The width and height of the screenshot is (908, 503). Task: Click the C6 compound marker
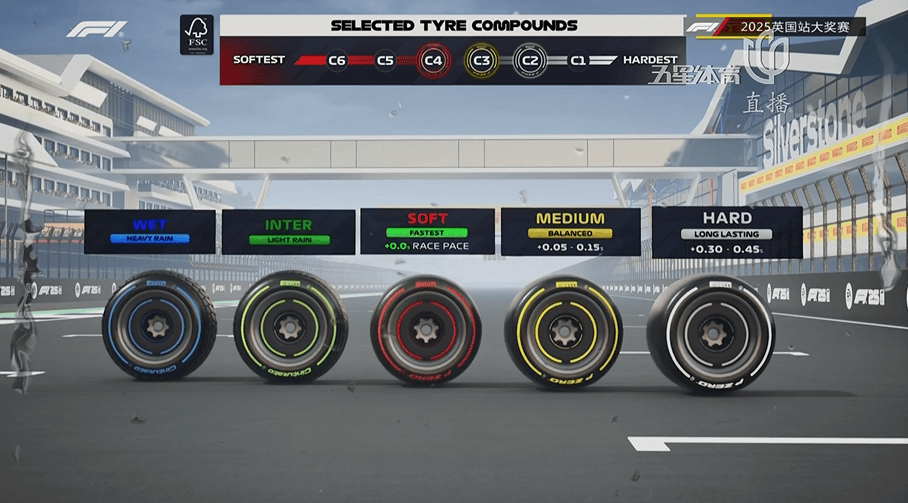click(337, 60)
